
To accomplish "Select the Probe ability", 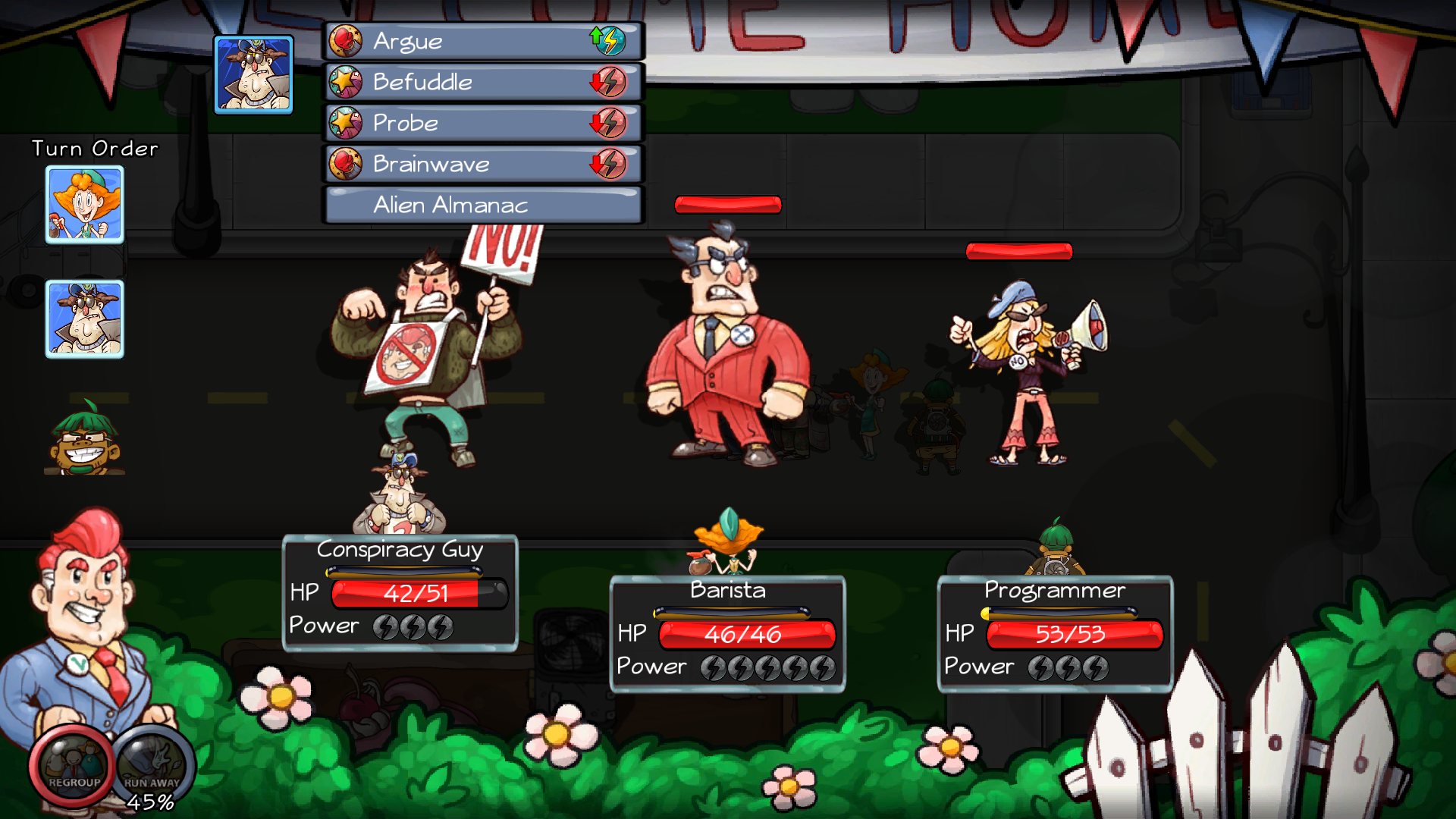I will [x=404, y=123].
